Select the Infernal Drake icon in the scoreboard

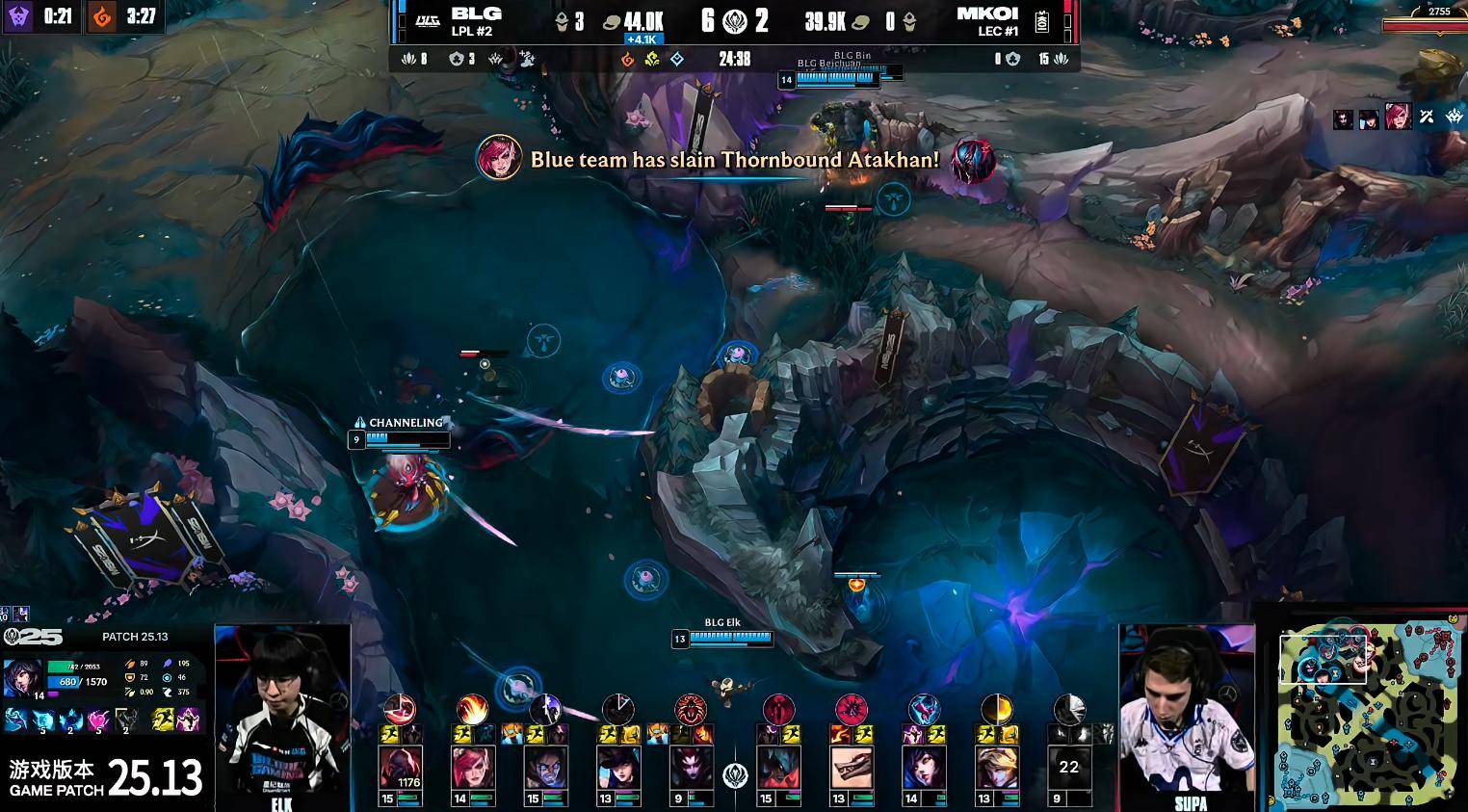(627, 59)
